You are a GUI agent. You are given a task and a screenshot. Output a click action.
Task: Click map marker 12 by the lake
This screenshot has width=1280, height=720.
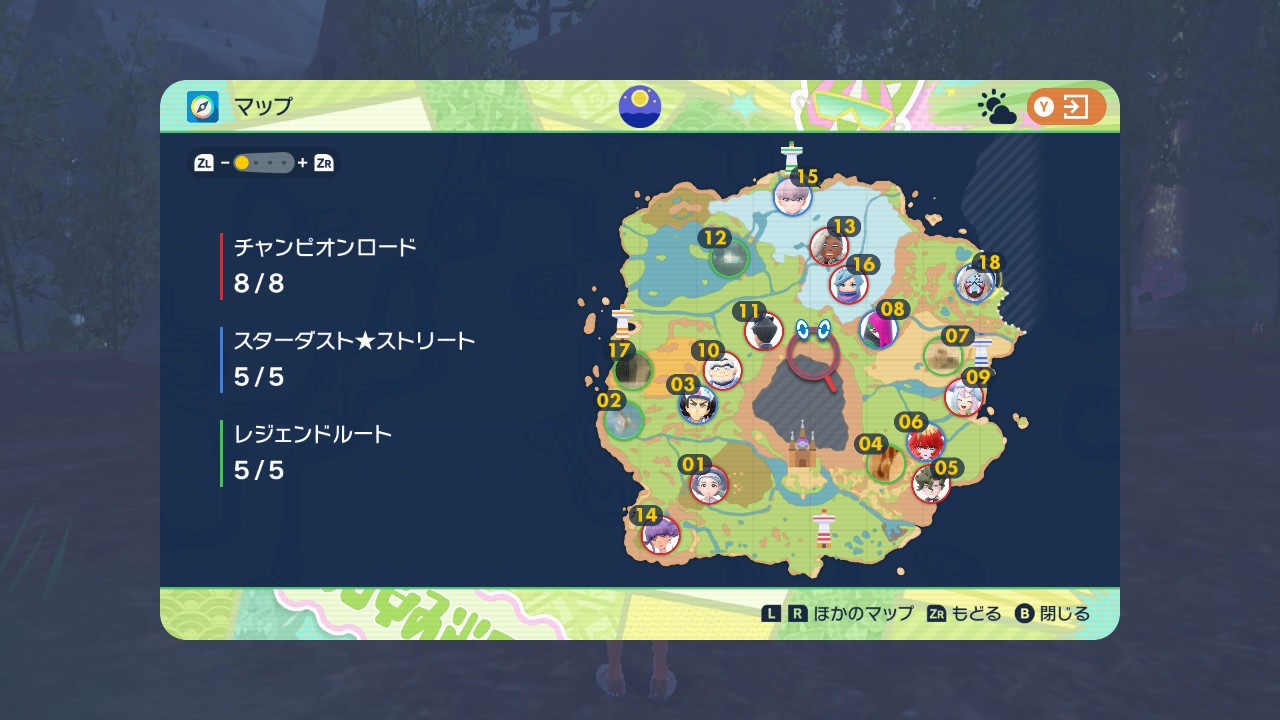729,258
